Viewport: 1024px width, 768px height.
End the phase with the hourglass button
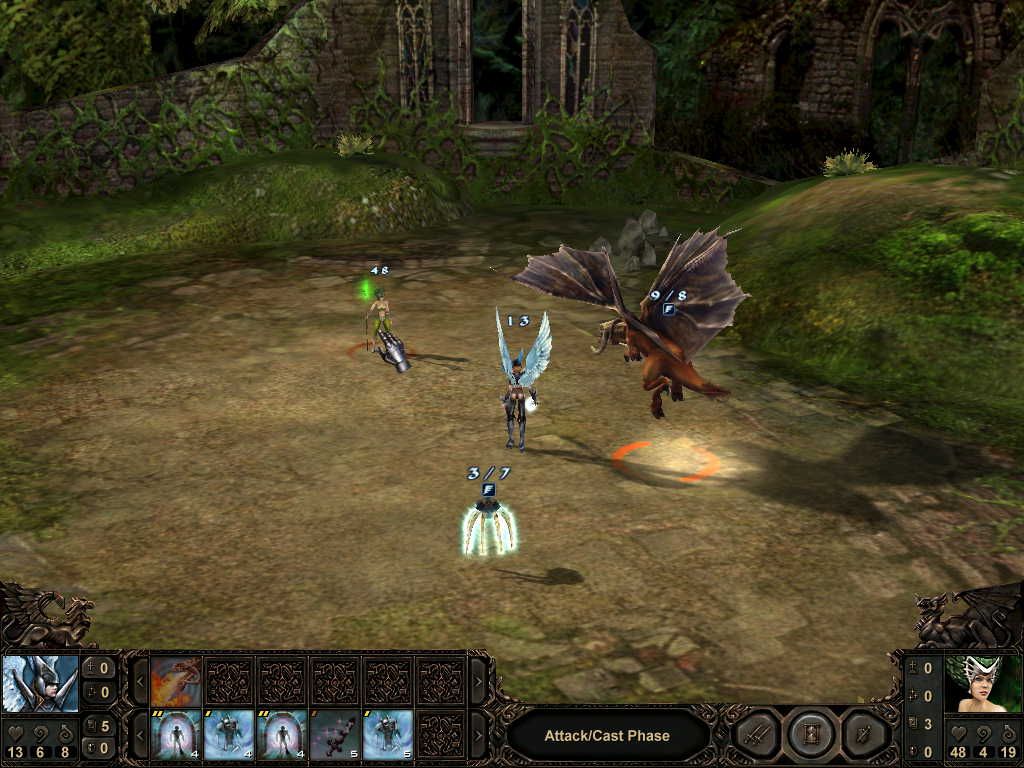[x=809, y=735]
